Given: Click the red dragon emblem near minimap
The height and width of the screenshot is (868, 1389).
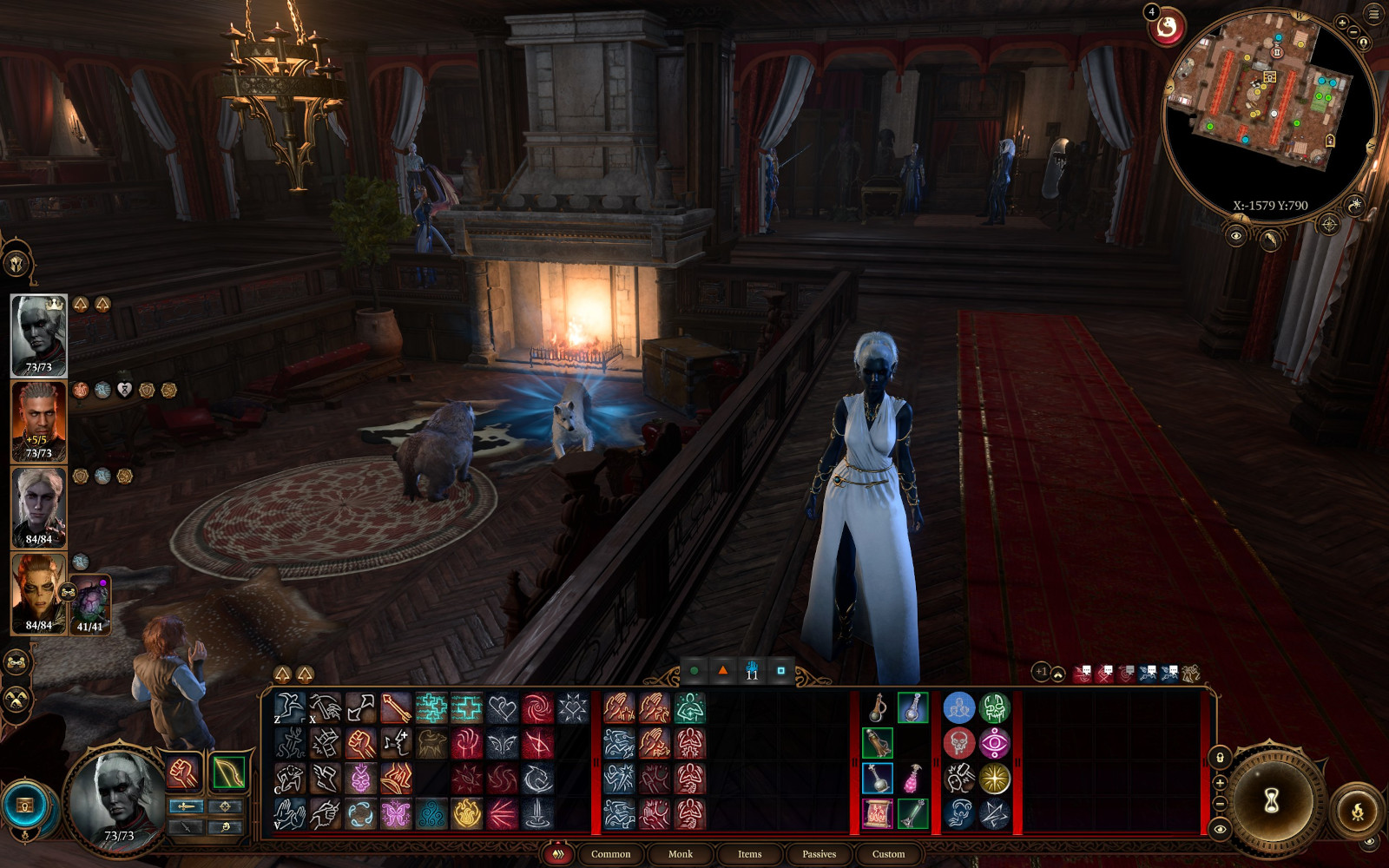Looking at the screenshot, I should [1167, 29].
